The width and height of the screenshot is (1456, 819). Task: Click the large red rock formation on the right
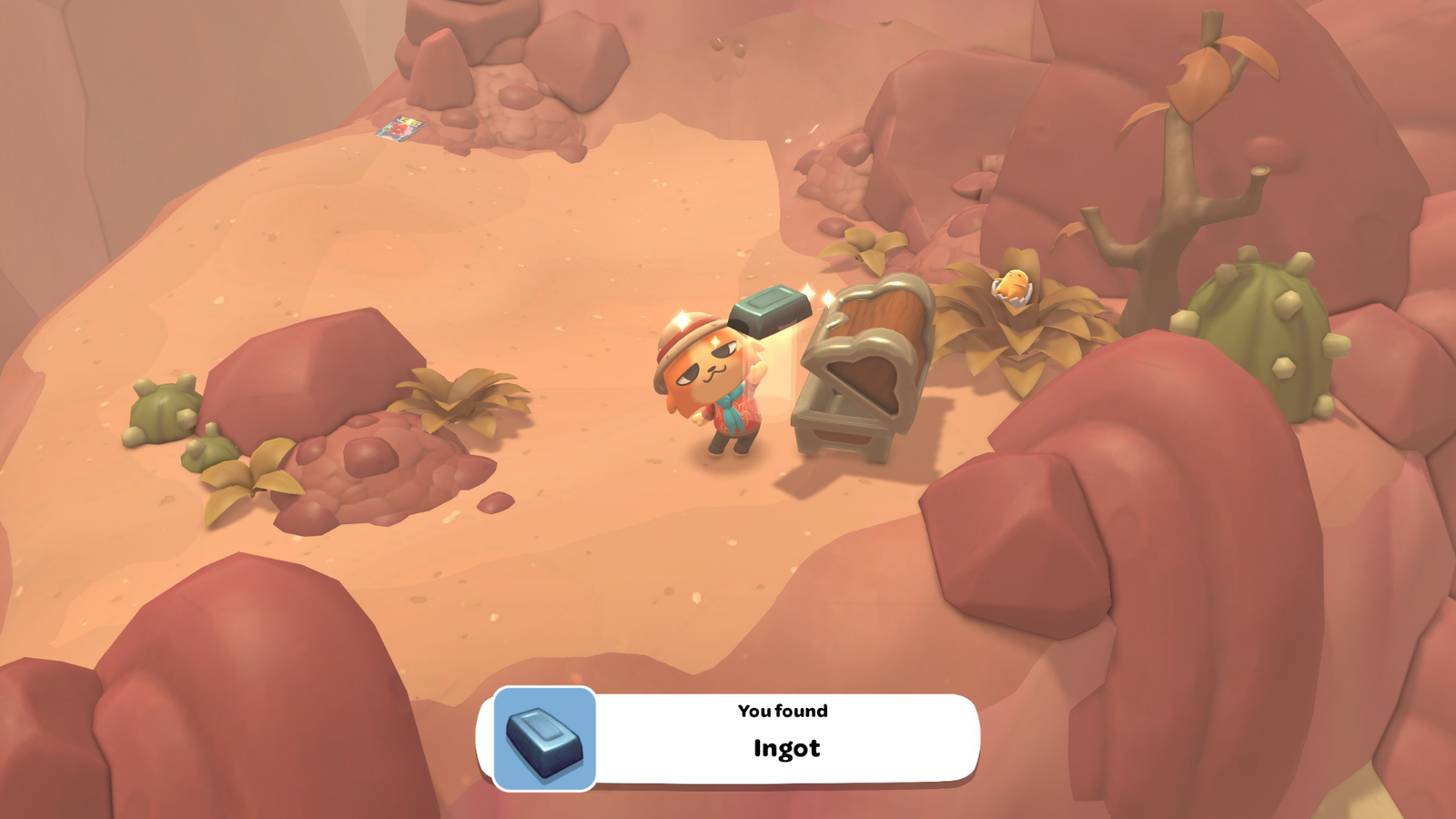(1183, 546)
